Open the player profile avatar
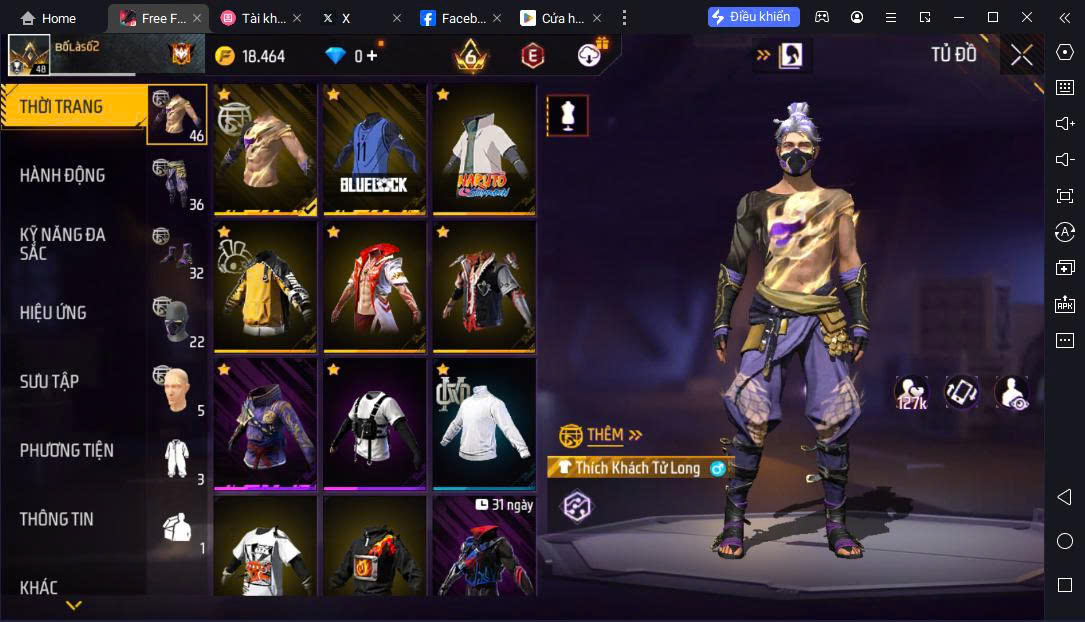 tap(29, 55)
